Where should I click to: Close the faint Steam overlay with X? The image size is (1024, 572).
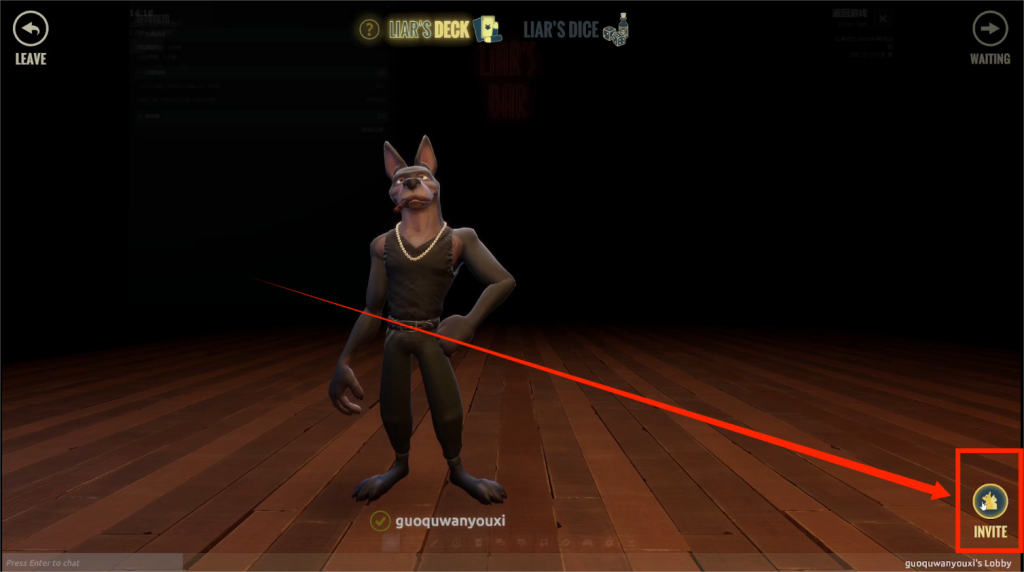click(882, 18)
